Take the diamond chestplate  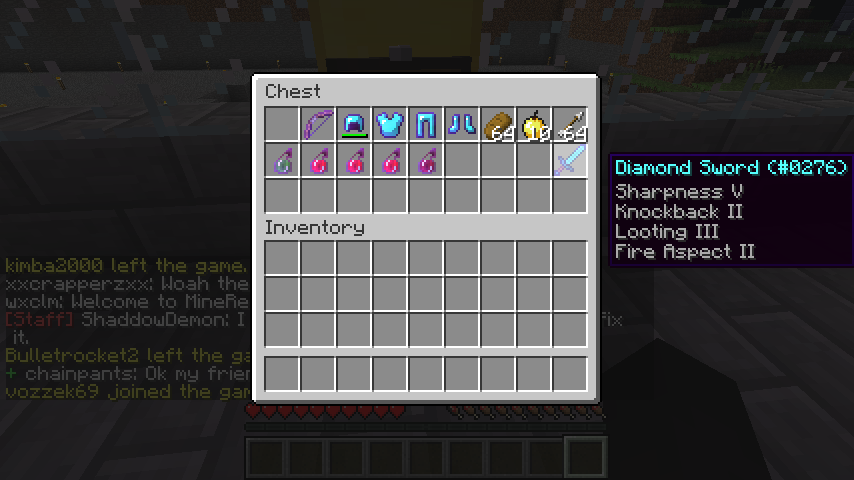coord(390,125)
